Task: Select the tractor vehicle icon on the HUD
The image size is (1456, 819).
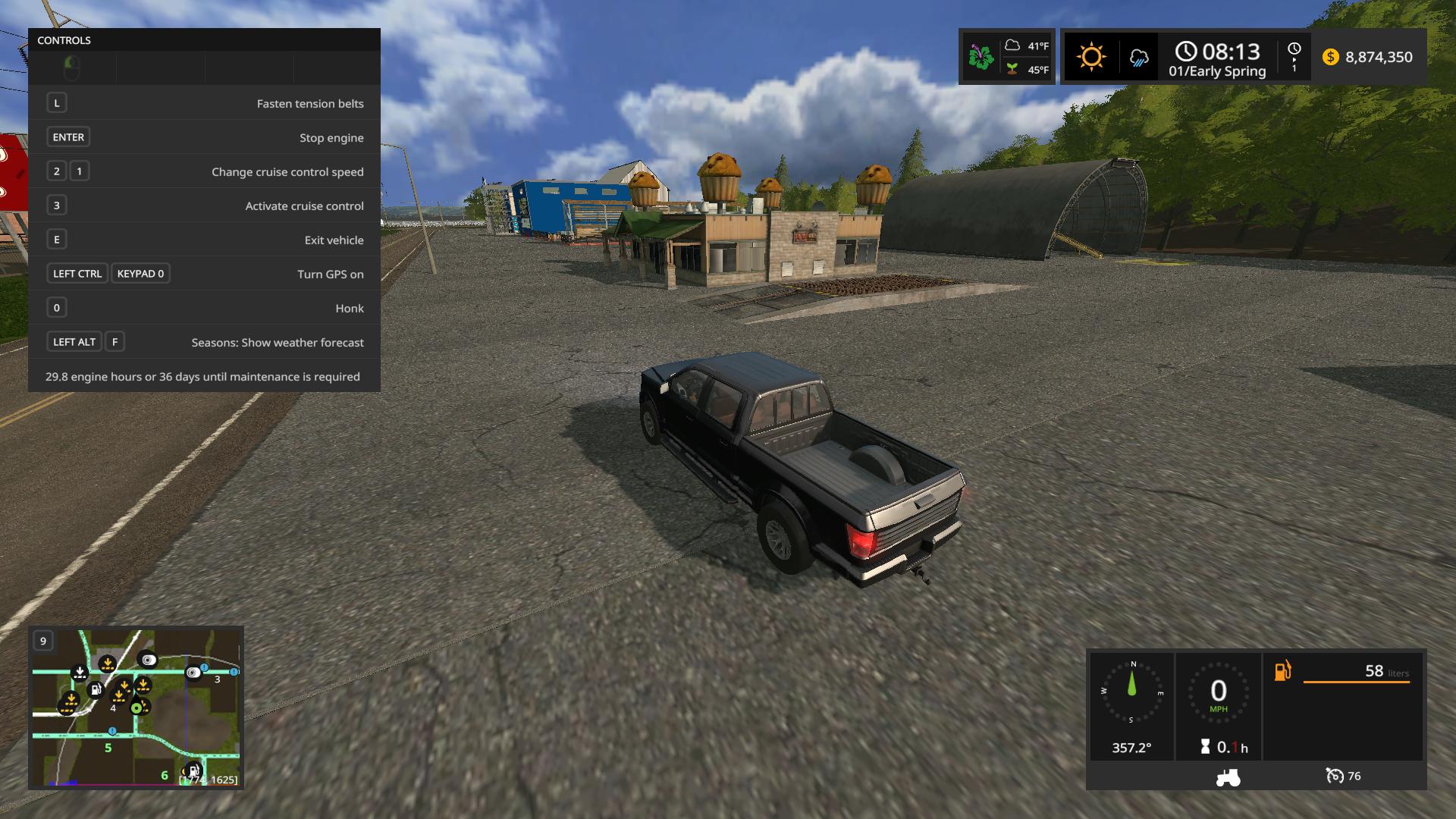Action: point(1228,777)
